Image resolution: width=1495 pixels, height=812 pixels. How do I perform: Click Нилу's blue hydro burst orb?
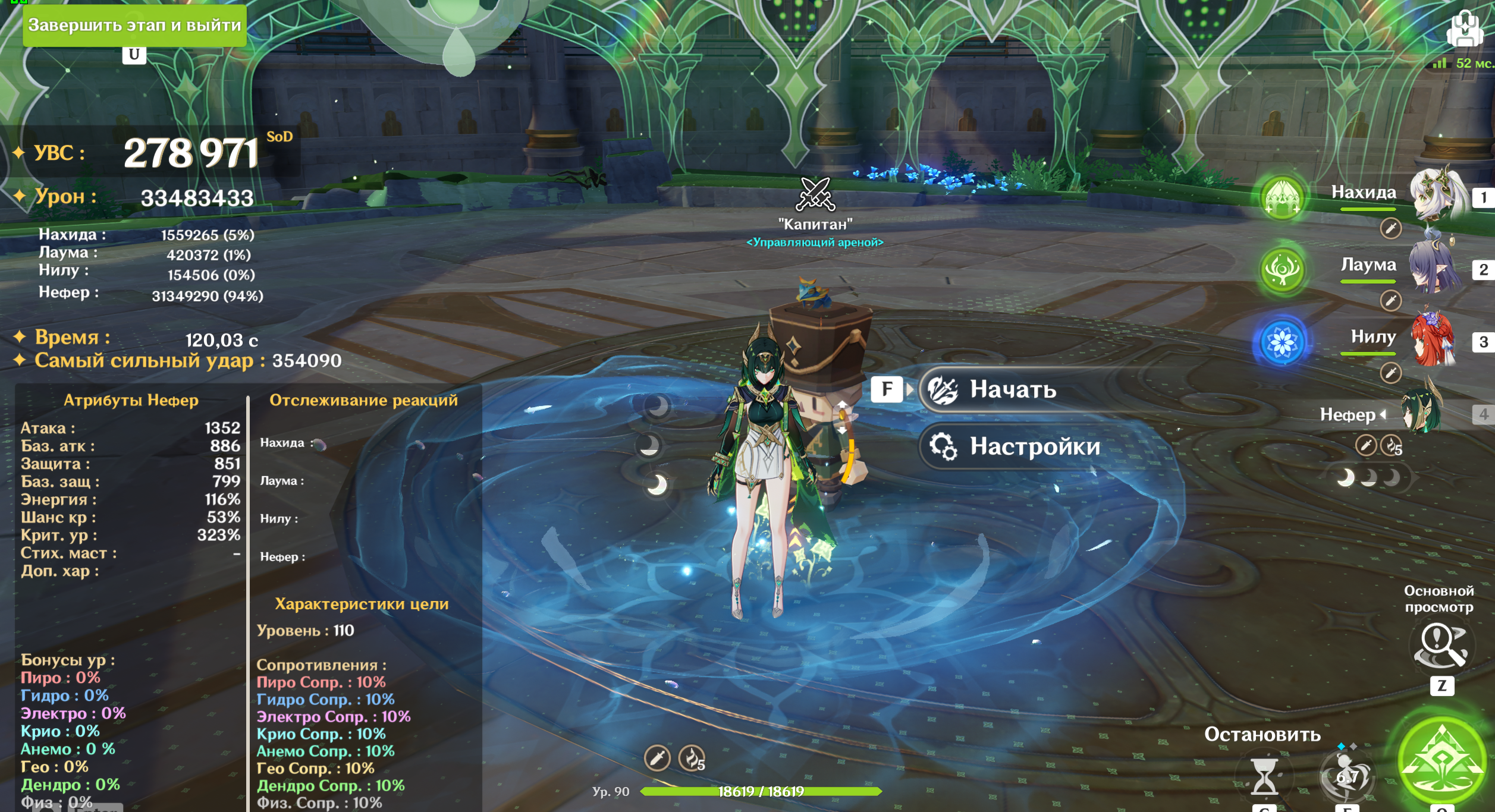coord(1282,342)
